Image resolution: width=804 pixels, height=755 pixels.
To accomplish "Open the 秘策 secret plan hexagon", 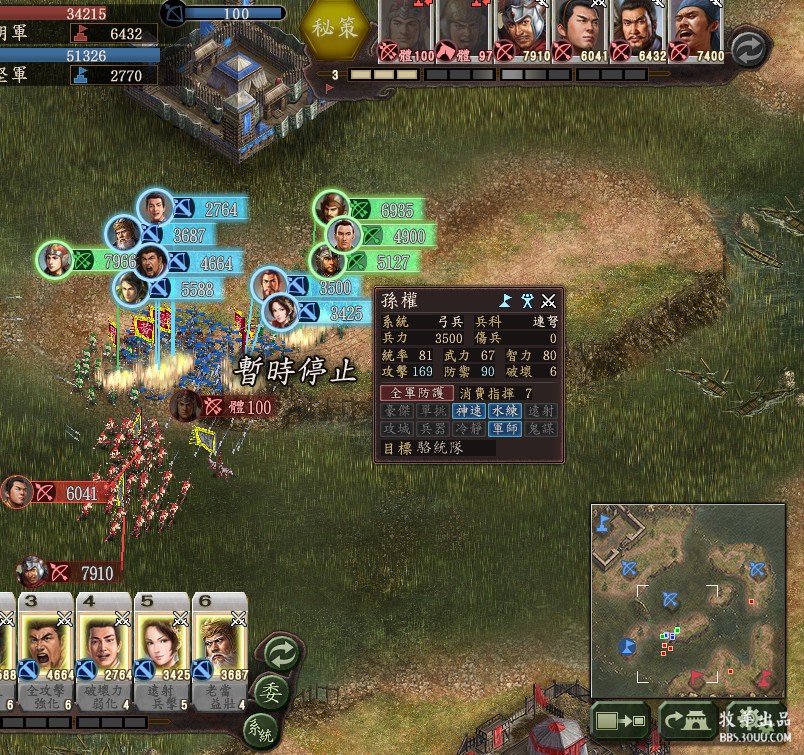I will pyautogui.click(x=334, y=29).
